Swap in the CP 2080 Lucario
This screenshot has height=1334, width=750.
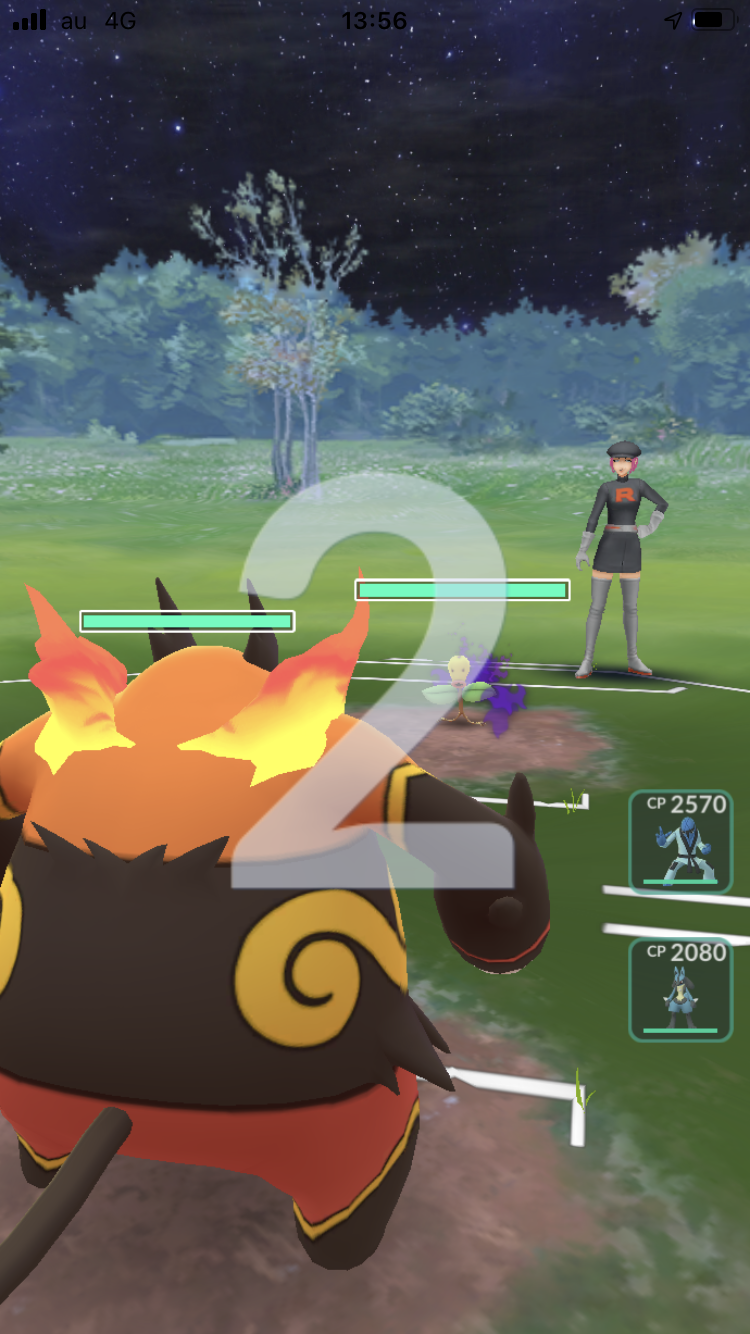(x=680, y=988)
